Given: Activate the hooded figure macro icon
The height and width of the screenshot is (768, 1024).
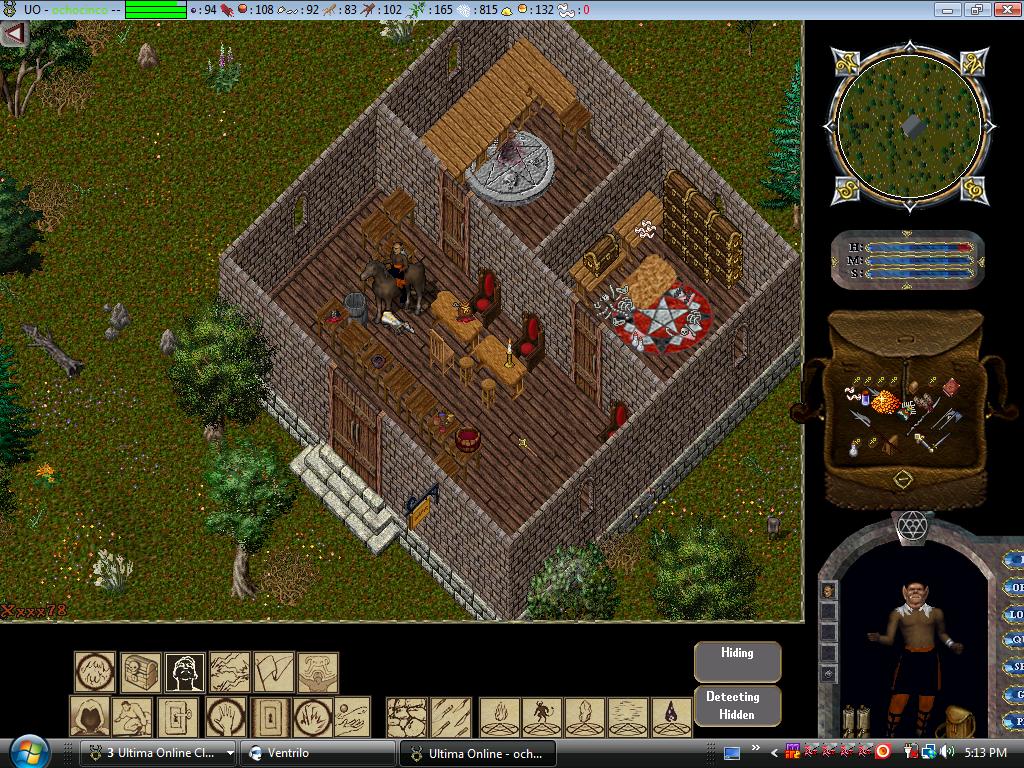Looking at the screenshot, I should coord(90,717).
